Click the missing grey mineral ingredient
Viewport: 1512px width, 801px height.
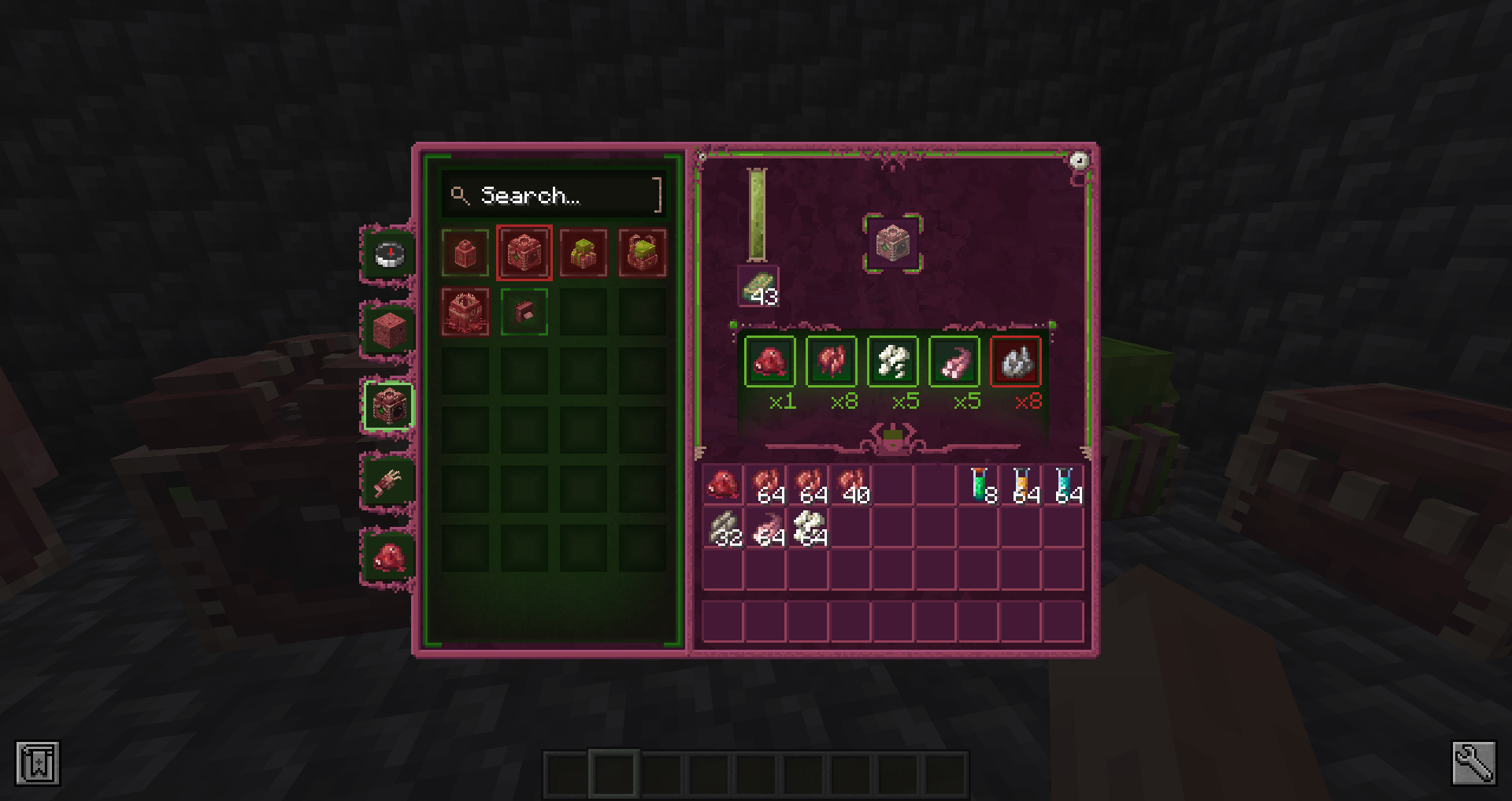point(1016,362)
